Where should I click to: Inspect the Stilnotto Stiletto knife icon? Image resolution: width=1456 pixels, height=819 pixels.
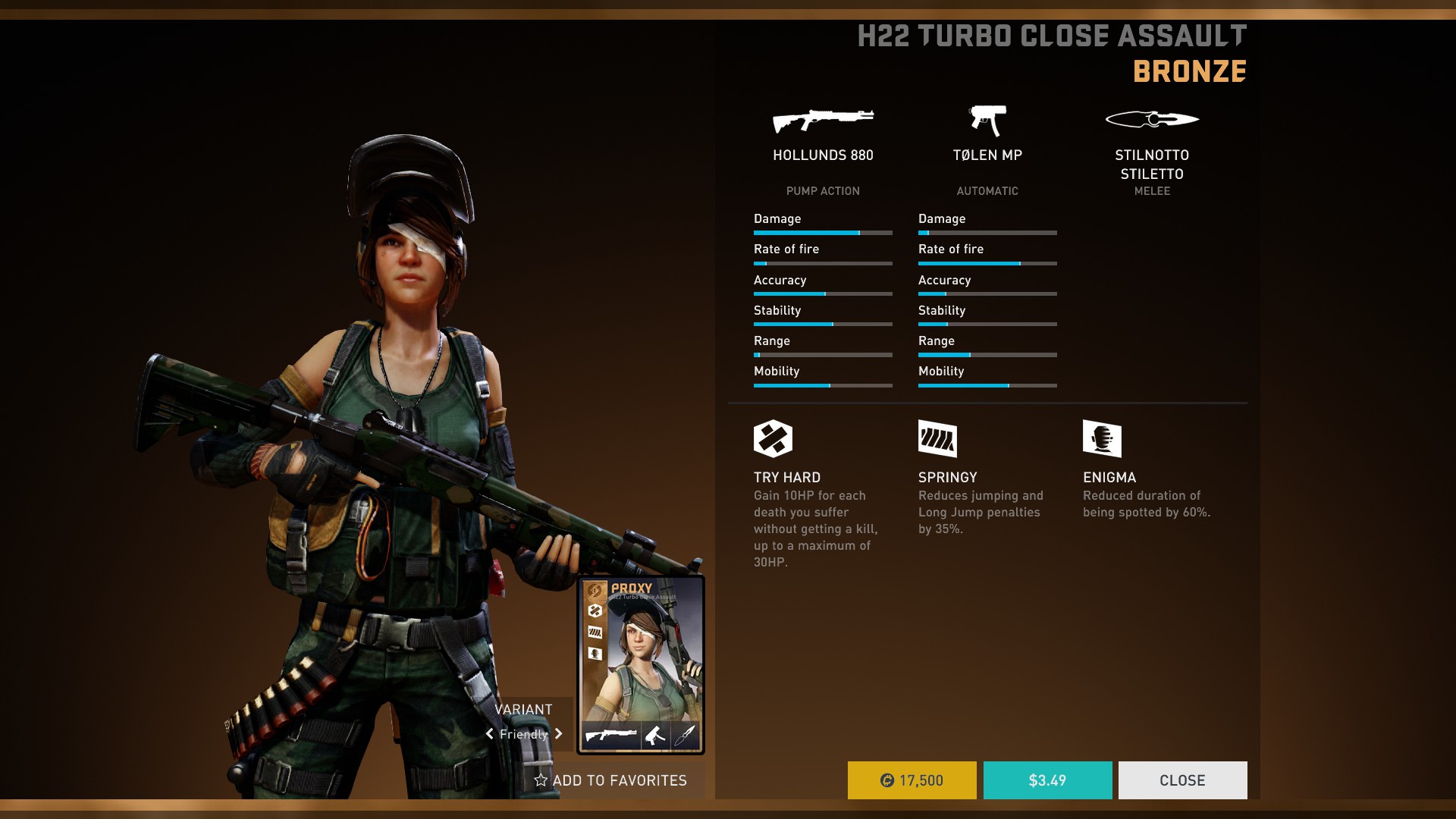(1152, 119)
